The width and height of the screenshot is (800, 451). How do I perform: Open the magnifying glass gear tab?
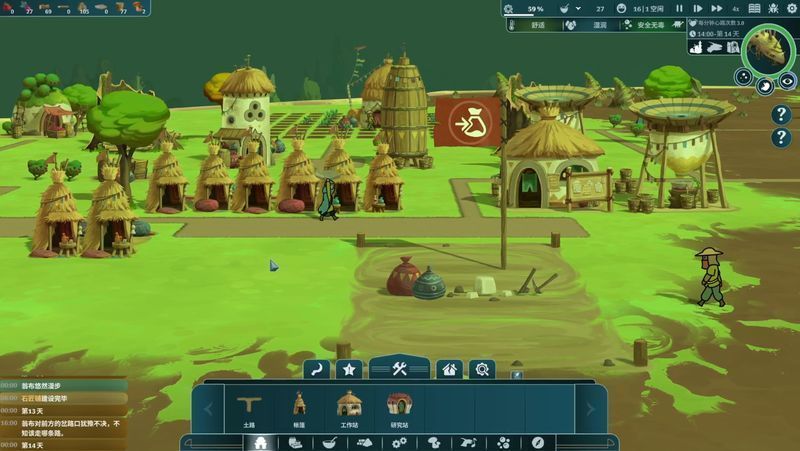coord(482,369)
